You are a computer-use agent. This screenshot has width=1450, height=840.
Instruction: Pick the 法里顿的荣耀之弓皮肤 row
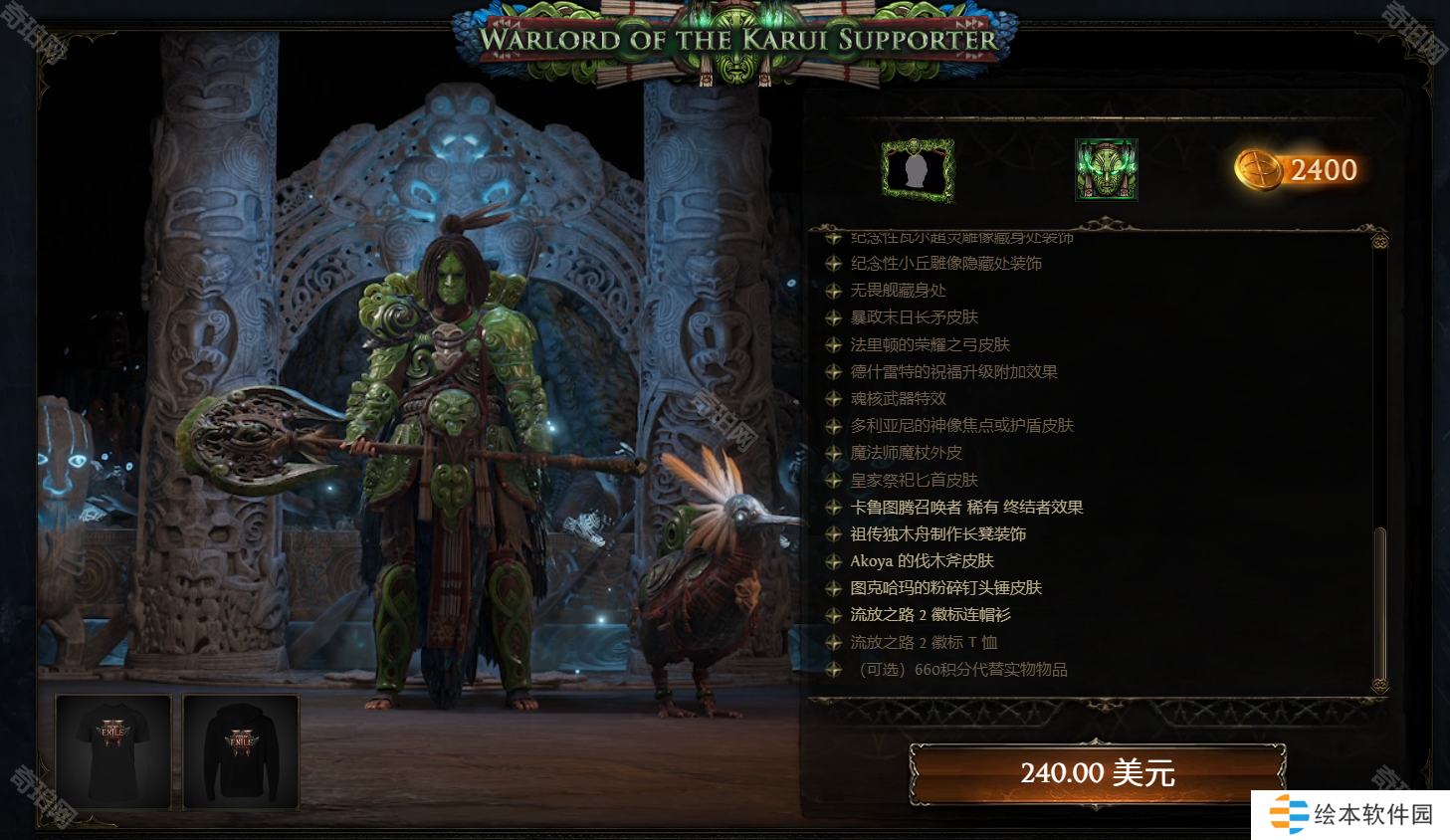point(930,345)
